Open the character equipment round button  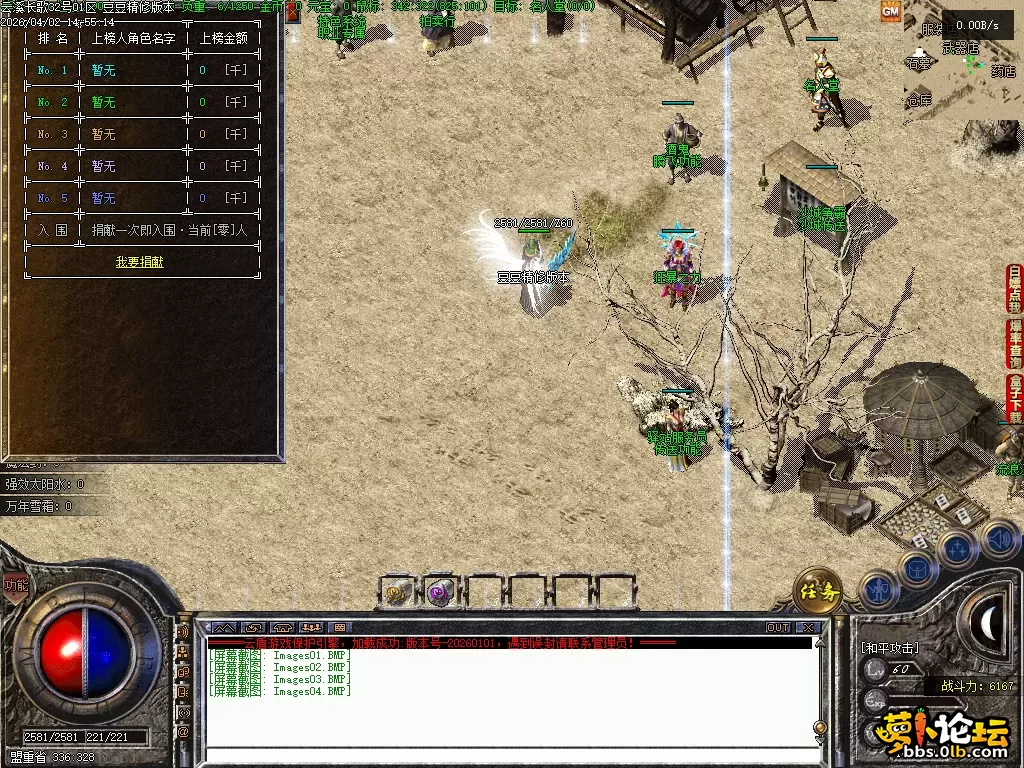877,589
